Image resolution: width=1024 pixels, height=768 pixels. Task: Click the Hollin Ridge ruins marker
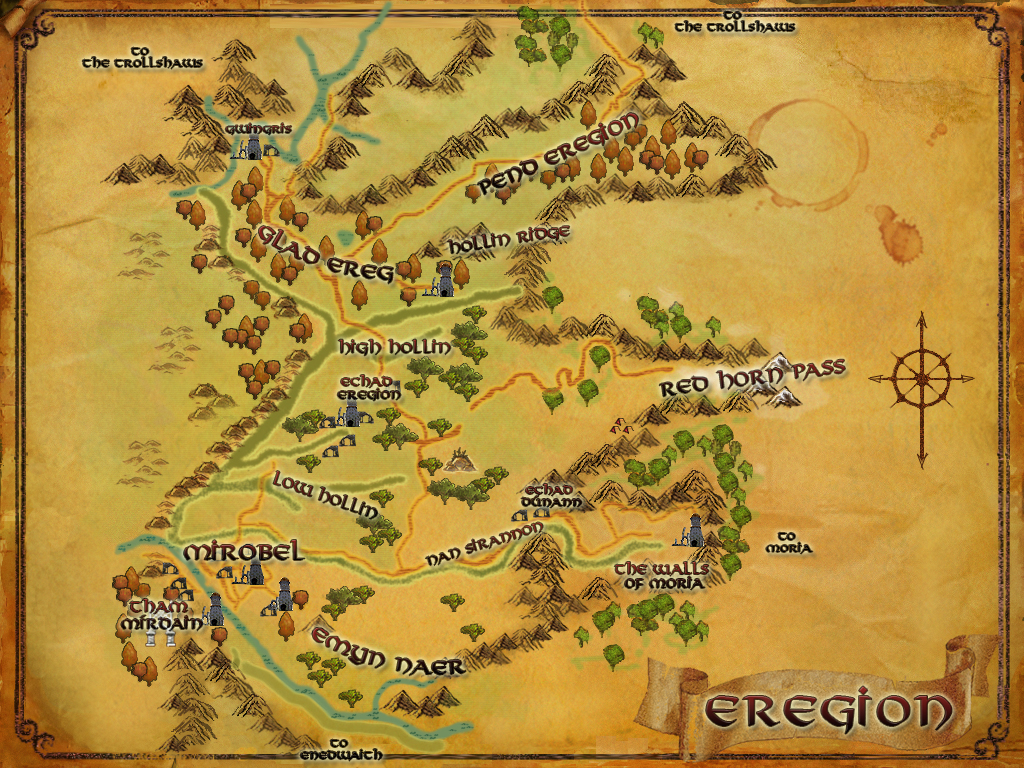point(441,284)
